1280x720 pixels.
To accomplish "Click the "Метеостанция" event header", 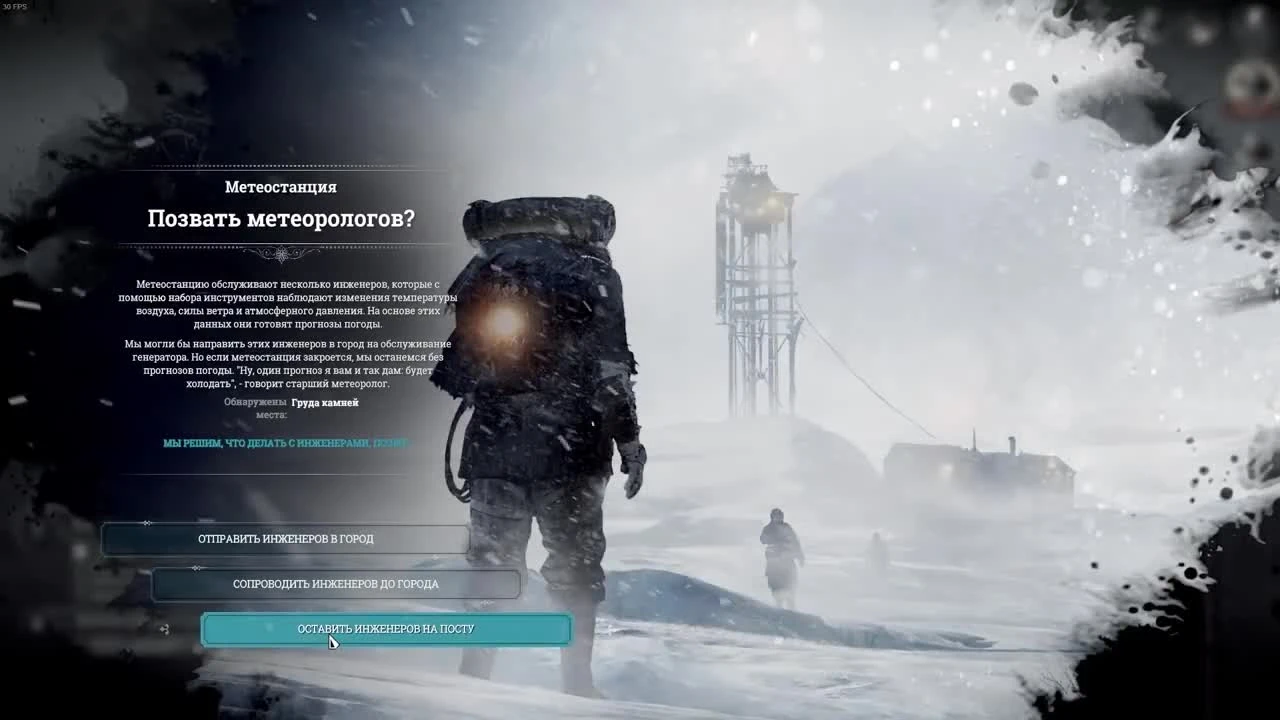I will point(280,186).
